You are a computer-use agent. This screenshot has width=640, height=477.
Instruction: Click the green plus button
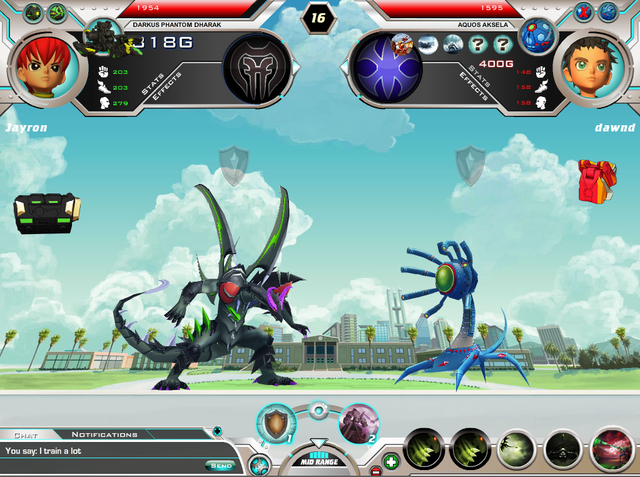pyautogui.click(x=390, y=462)
